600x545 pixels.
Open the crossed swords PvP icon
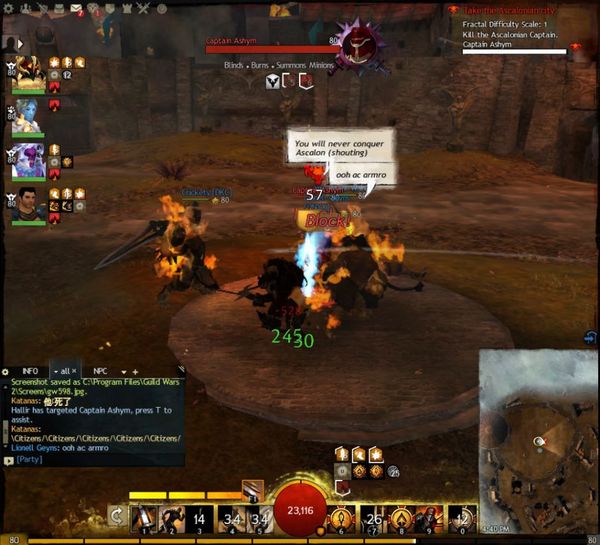coord(142,10)
